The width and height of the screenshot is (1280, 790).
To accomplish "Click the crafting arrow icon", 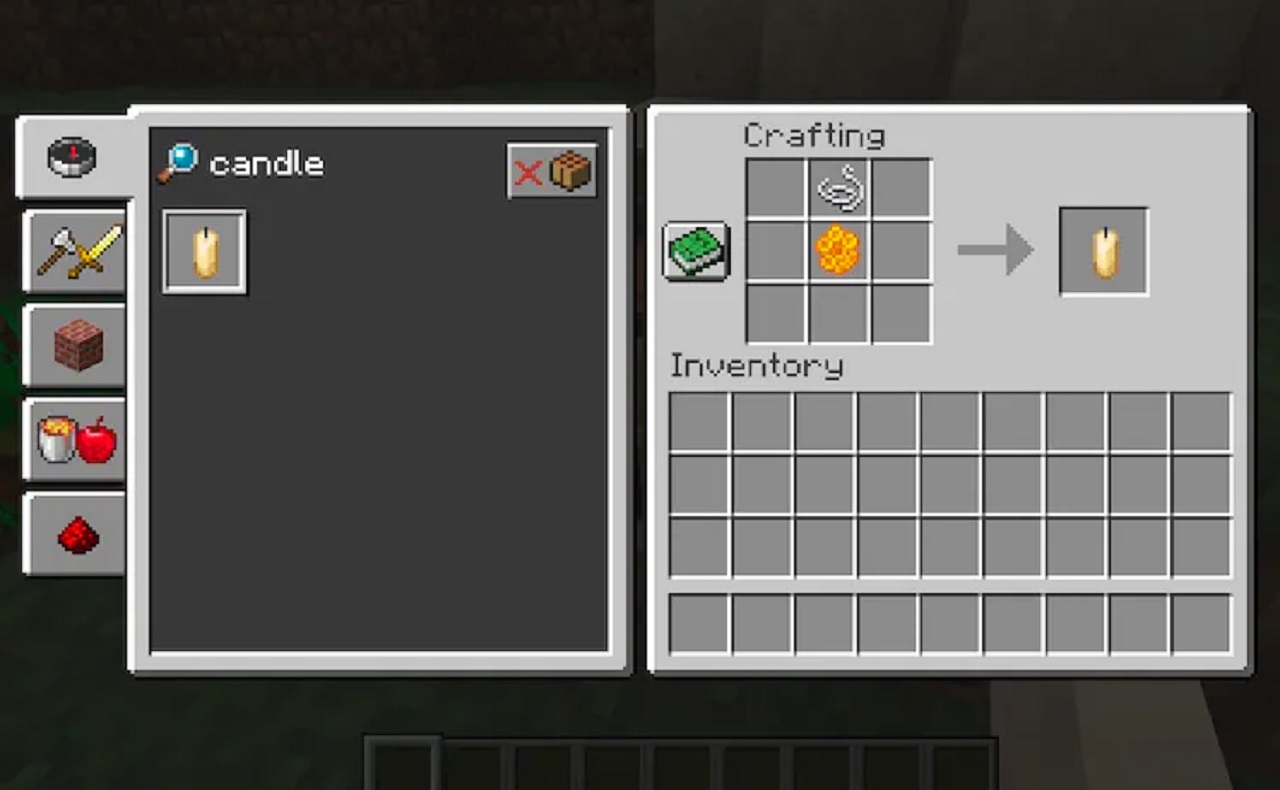I will click(997, 251).
